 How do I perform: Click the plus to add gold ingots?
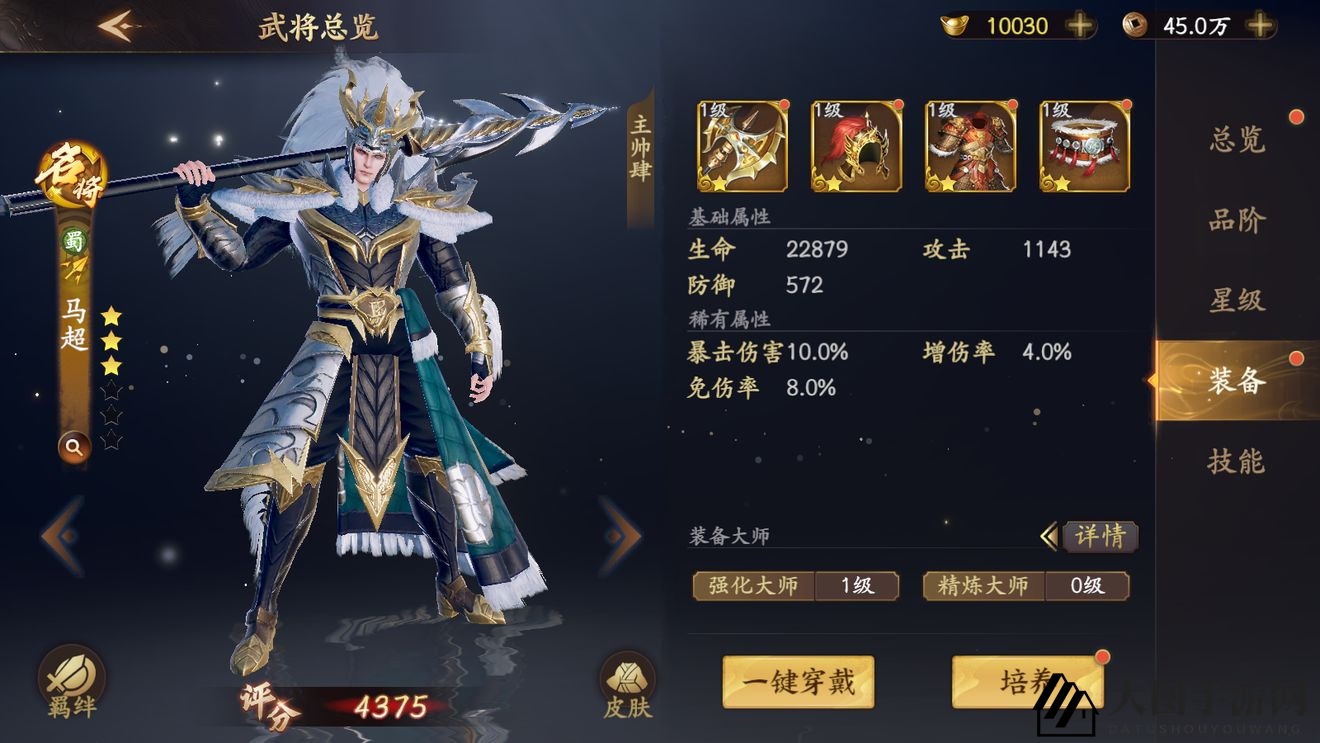1077,25
